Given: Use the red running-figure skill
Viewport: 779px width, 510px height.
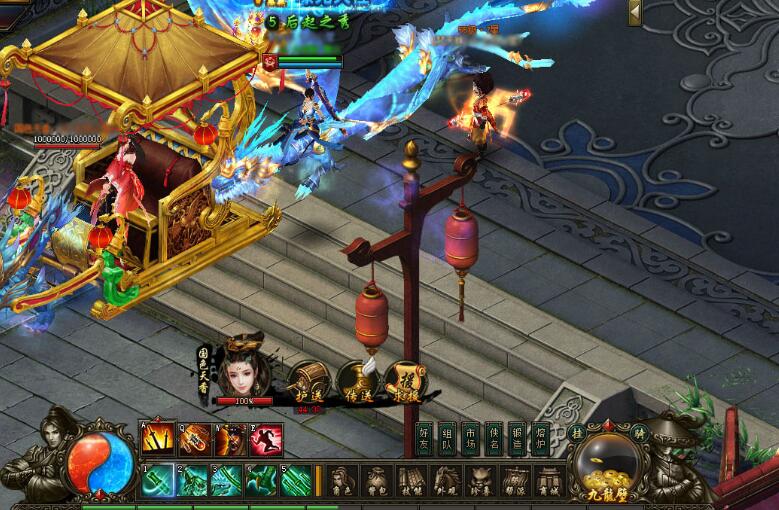Looking at the screenshot, I should tap(266, 438).
